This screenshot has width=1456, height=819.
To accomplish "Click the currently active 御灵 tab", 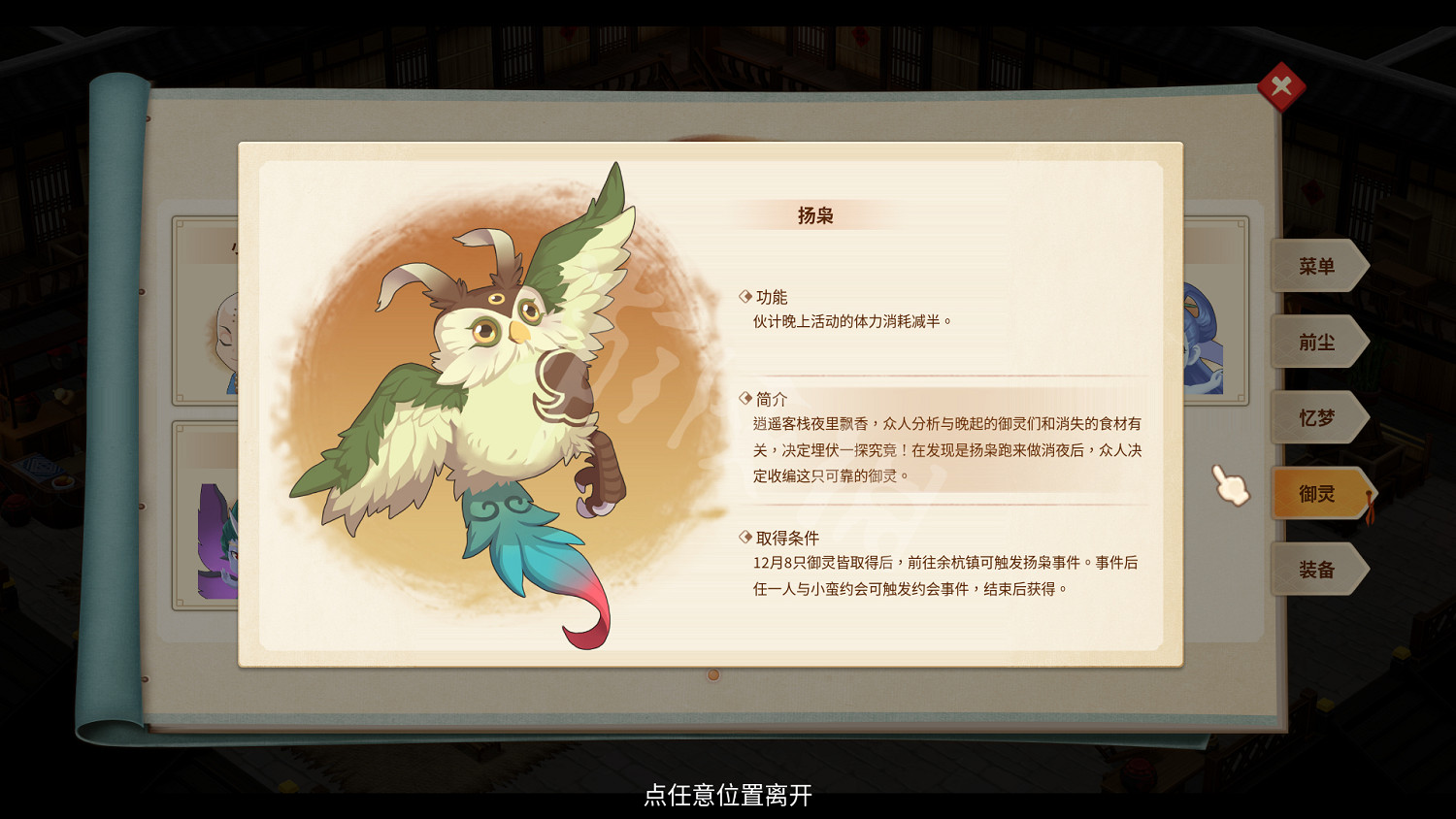I will [x=1318, y=493].
